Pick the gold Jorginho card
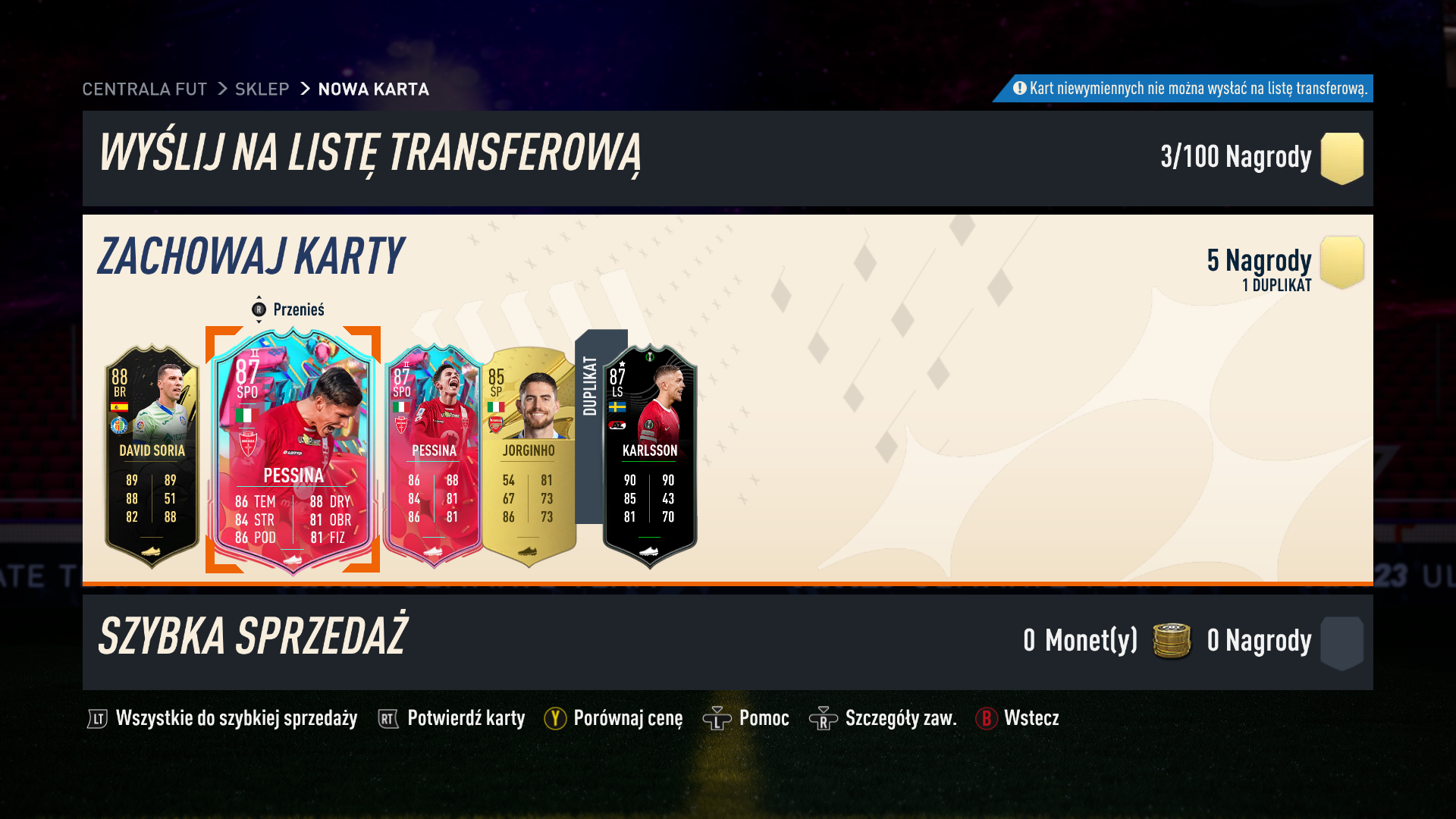 529,455
